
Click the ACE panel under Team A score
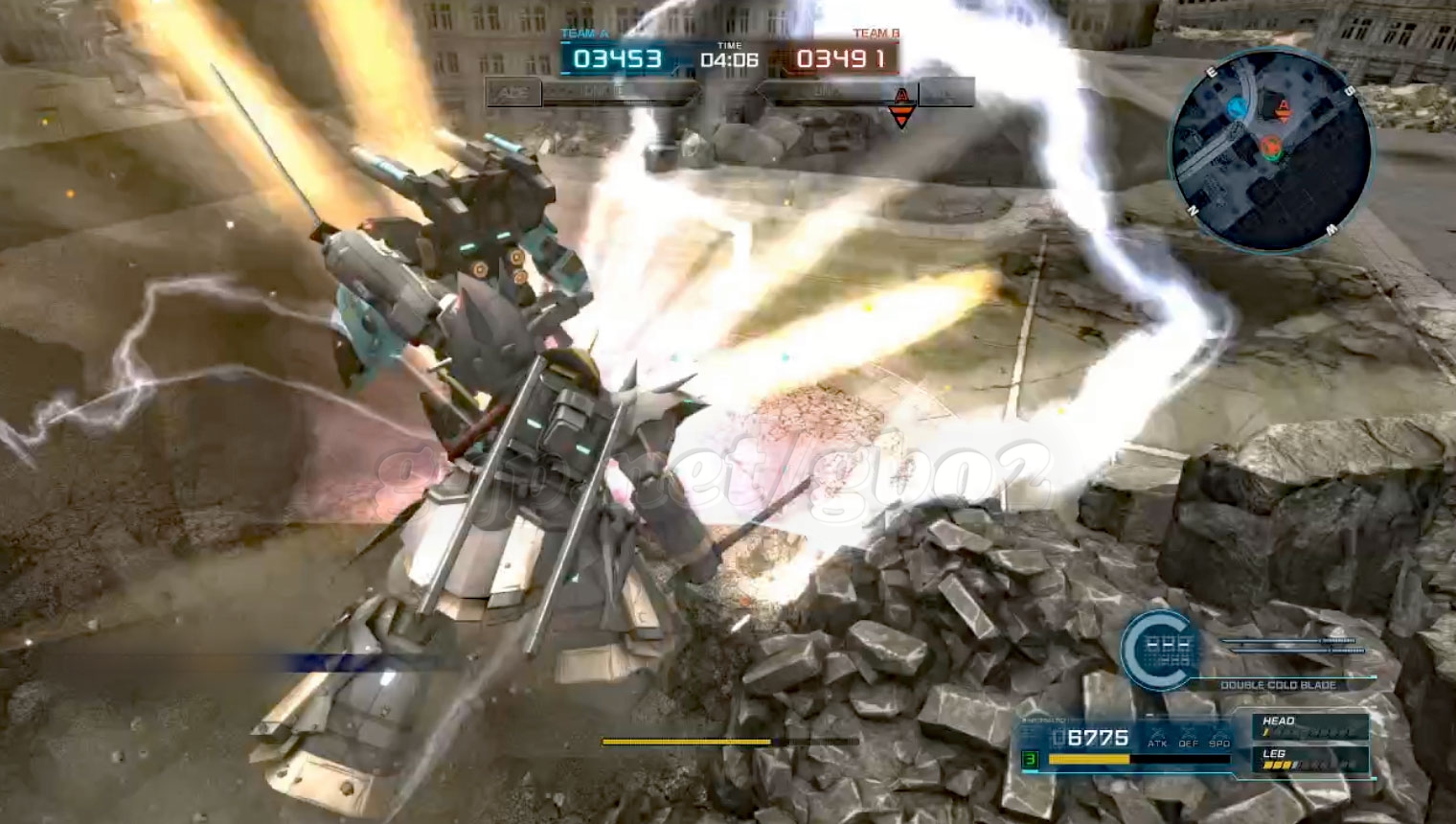click(x=514, y=93)
